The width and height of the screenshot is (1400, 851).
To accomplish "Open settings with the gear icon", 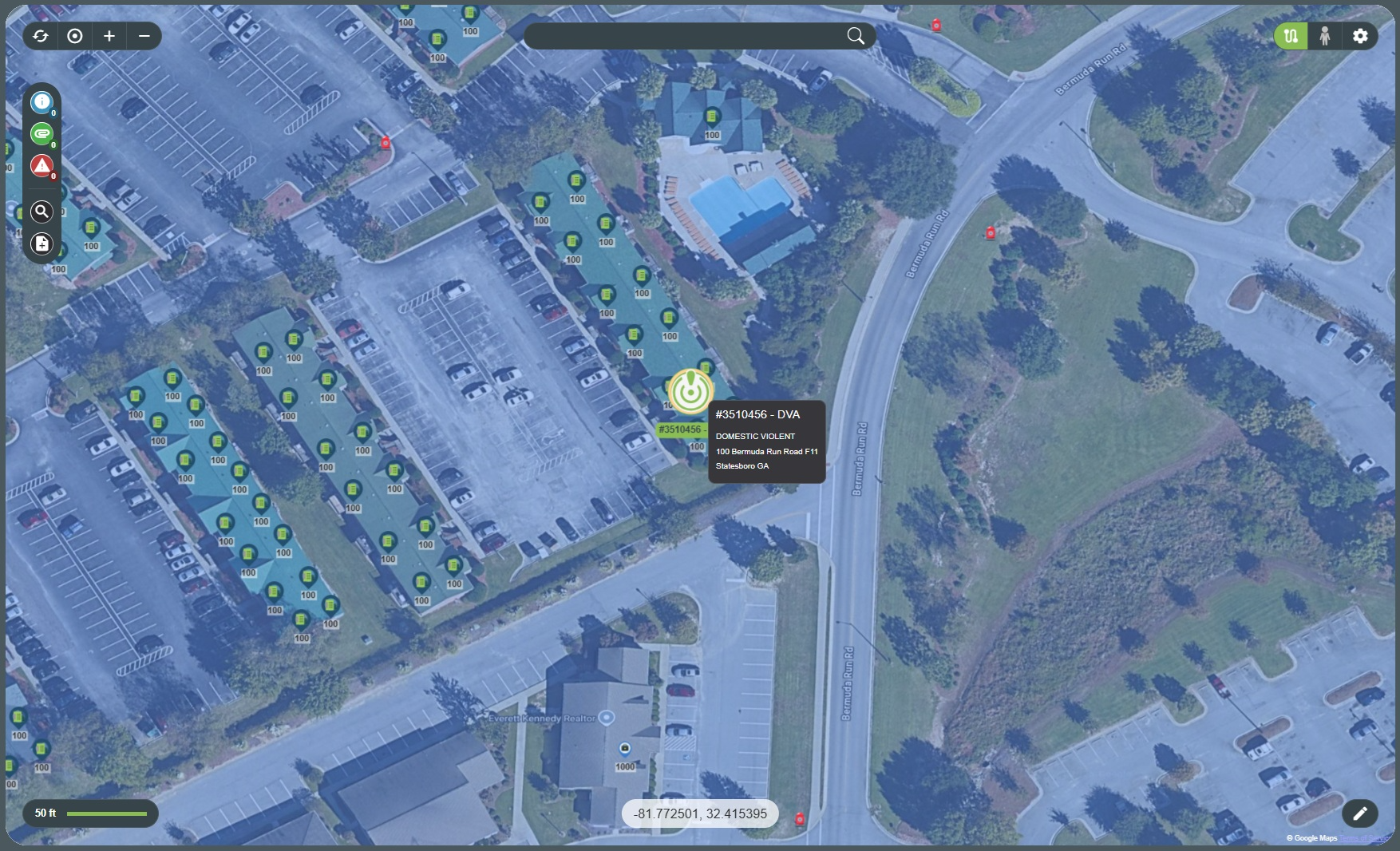I will [1360, 36].
